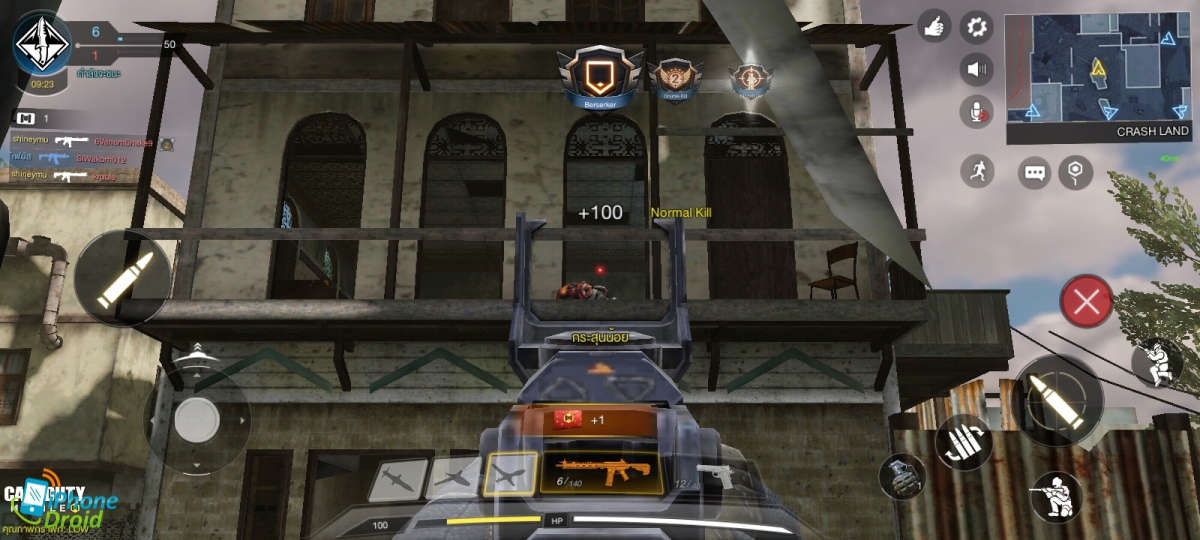Fire using the left-side bullet button
Image resolution: width=1200 pixels, height=540 pixels.
pos(122,277)
